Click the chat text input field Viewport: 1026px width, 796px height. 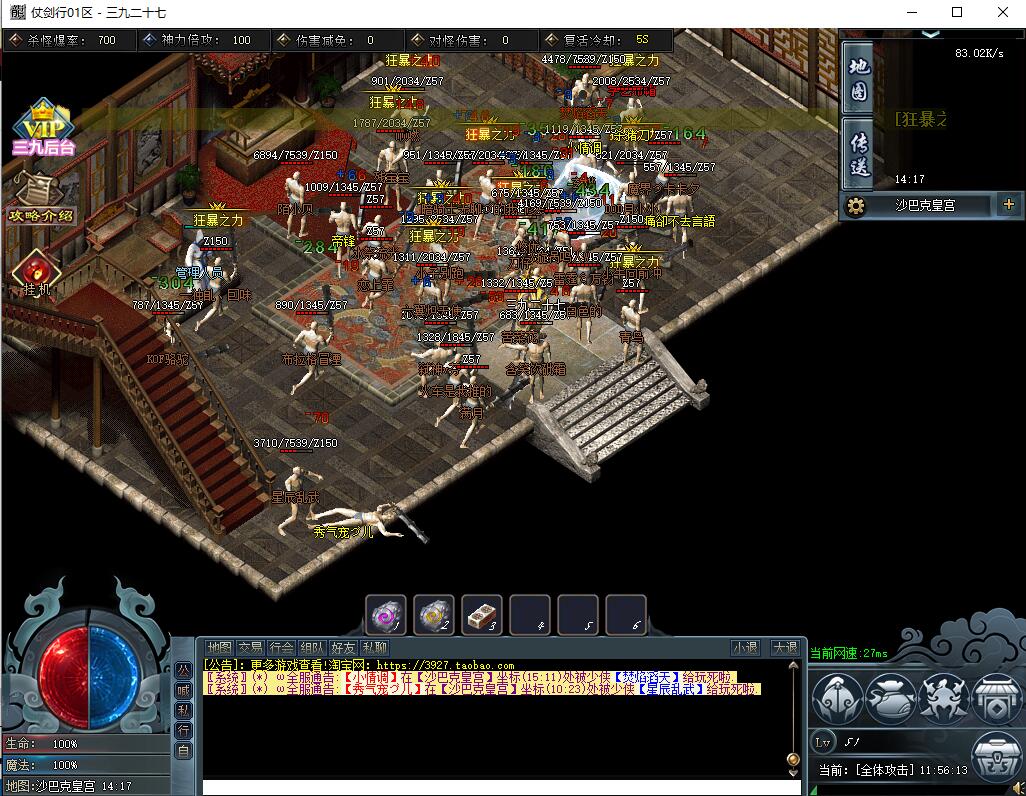click(x=495, y=787)
